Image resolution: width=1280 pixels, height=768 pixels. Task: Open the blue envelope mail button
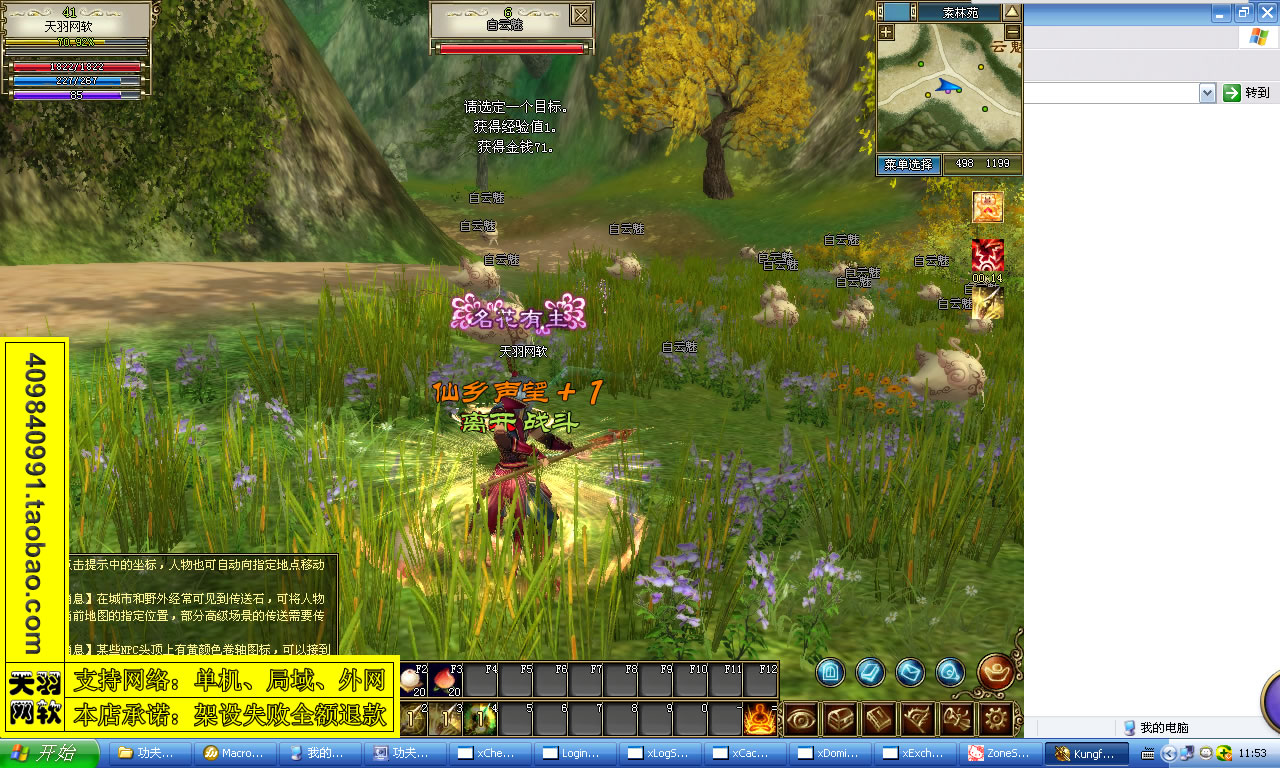tap(910, 672)
